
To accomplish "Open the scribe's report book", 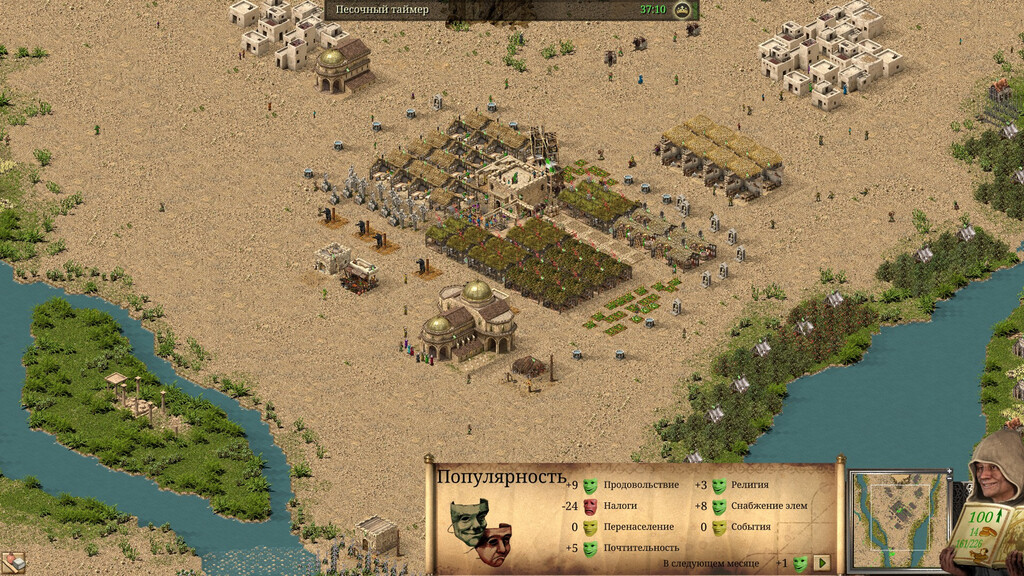I will tap(986, 532).
